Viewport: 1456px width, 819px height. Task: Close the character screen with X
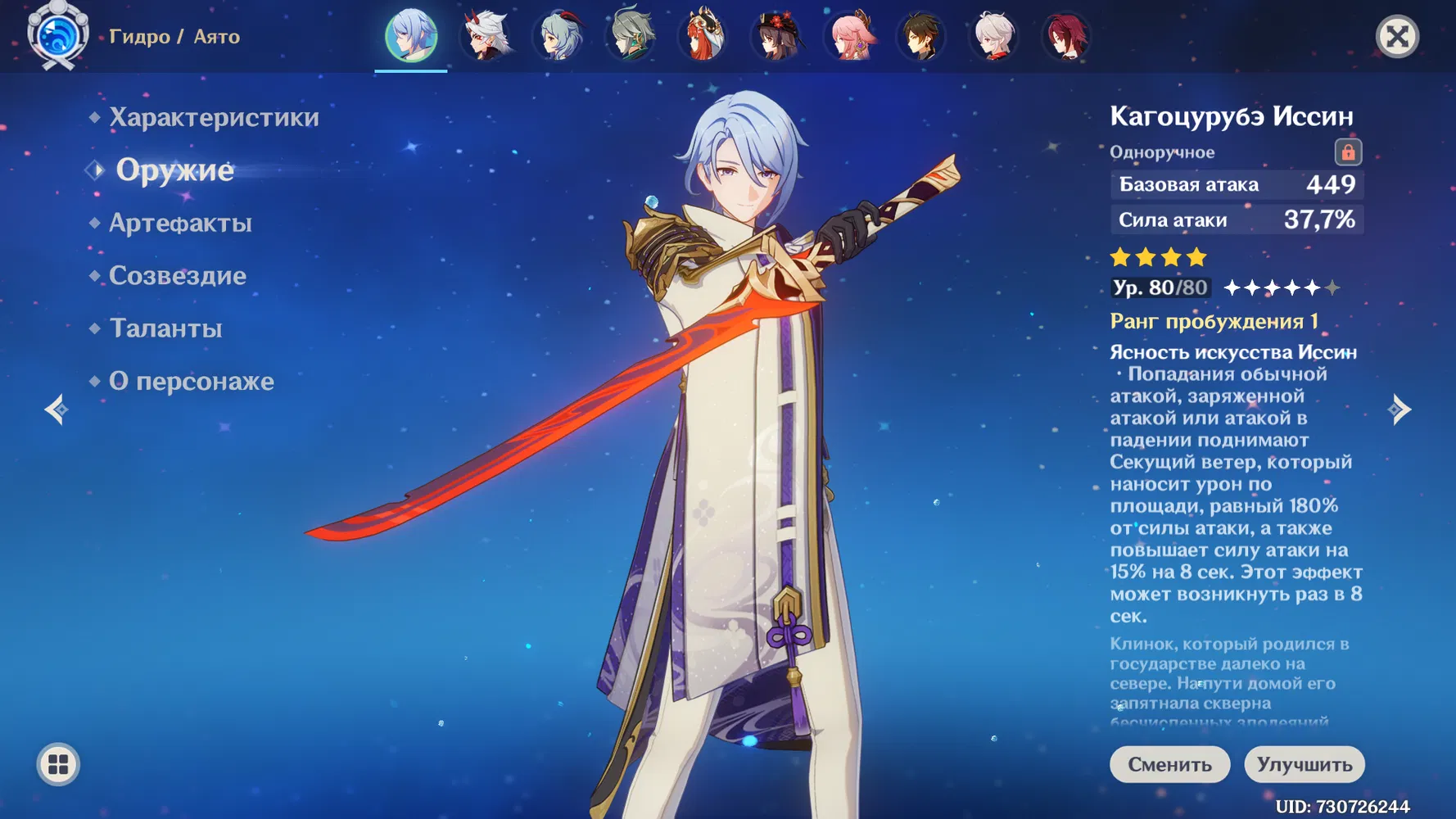pos(1397,37)
